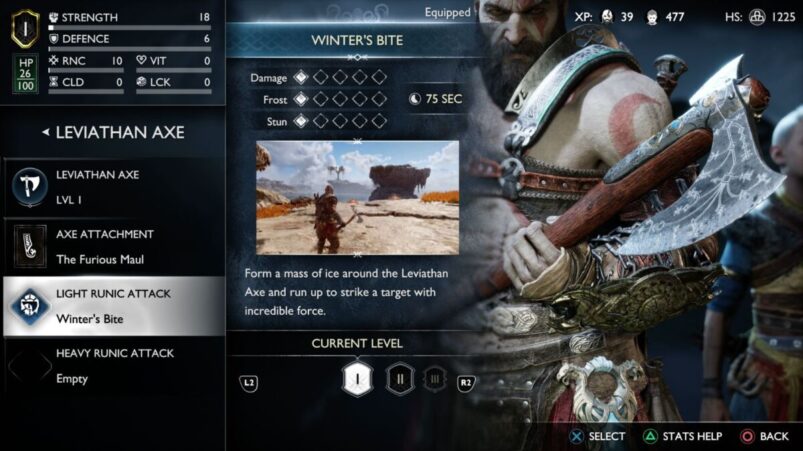Select the level I upgrade badge
803x451 pixels.
(357, 380)
